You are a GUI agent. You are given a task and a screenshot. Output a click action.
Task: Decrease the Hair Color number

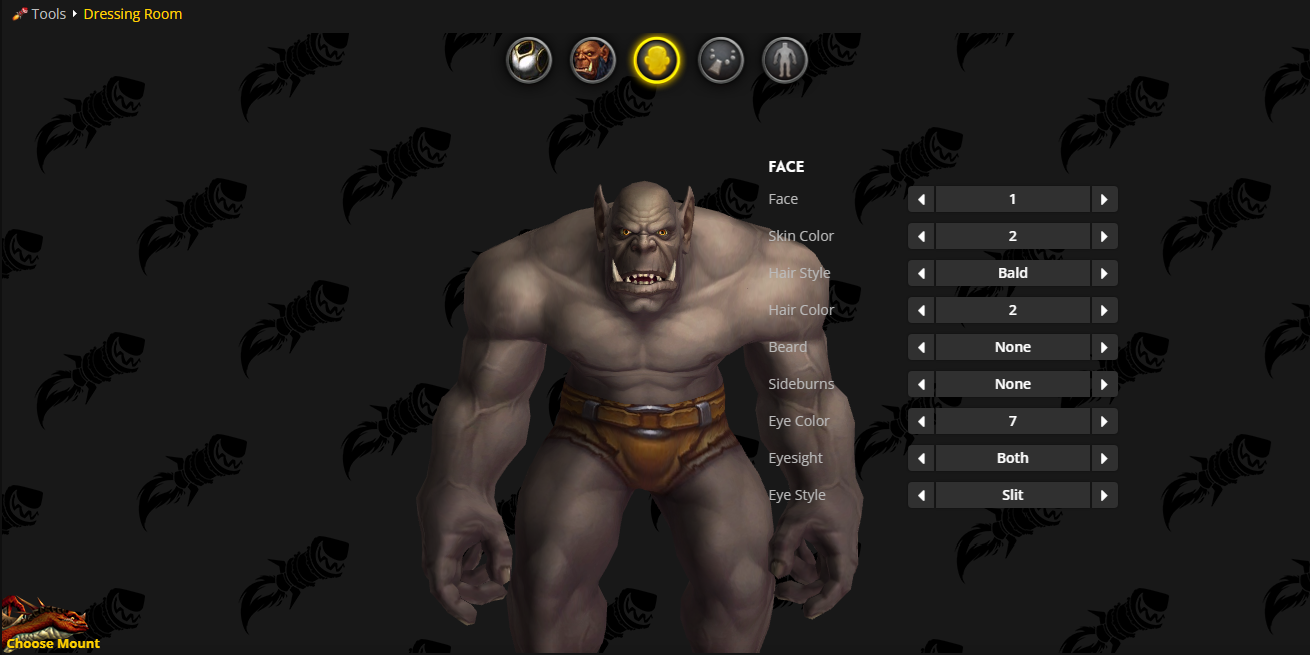[921, 310]
